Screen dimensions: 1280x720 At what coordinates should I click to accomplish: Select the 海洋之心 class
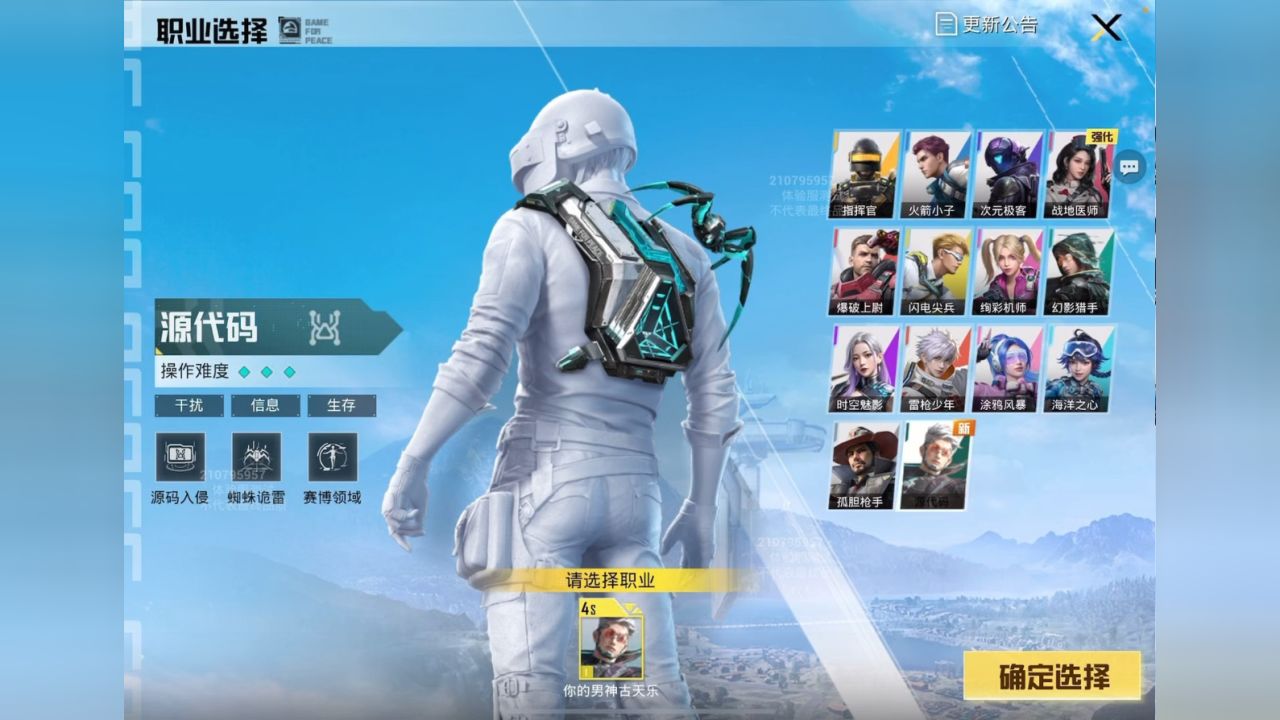click(x=1078, y=368)
